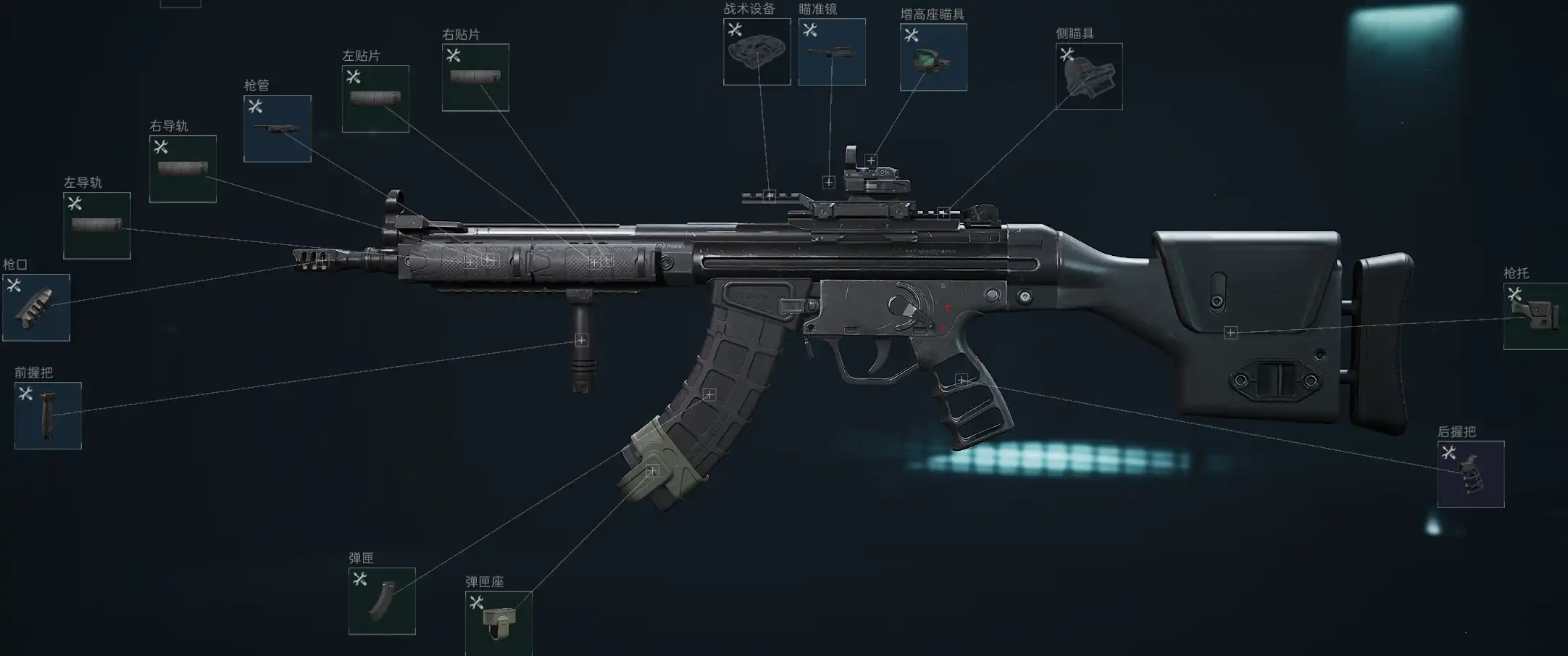Open the left patch (左贴片) slot
Image resolution: width=1568 pixels, height=656 pixels.
[375, 99]
